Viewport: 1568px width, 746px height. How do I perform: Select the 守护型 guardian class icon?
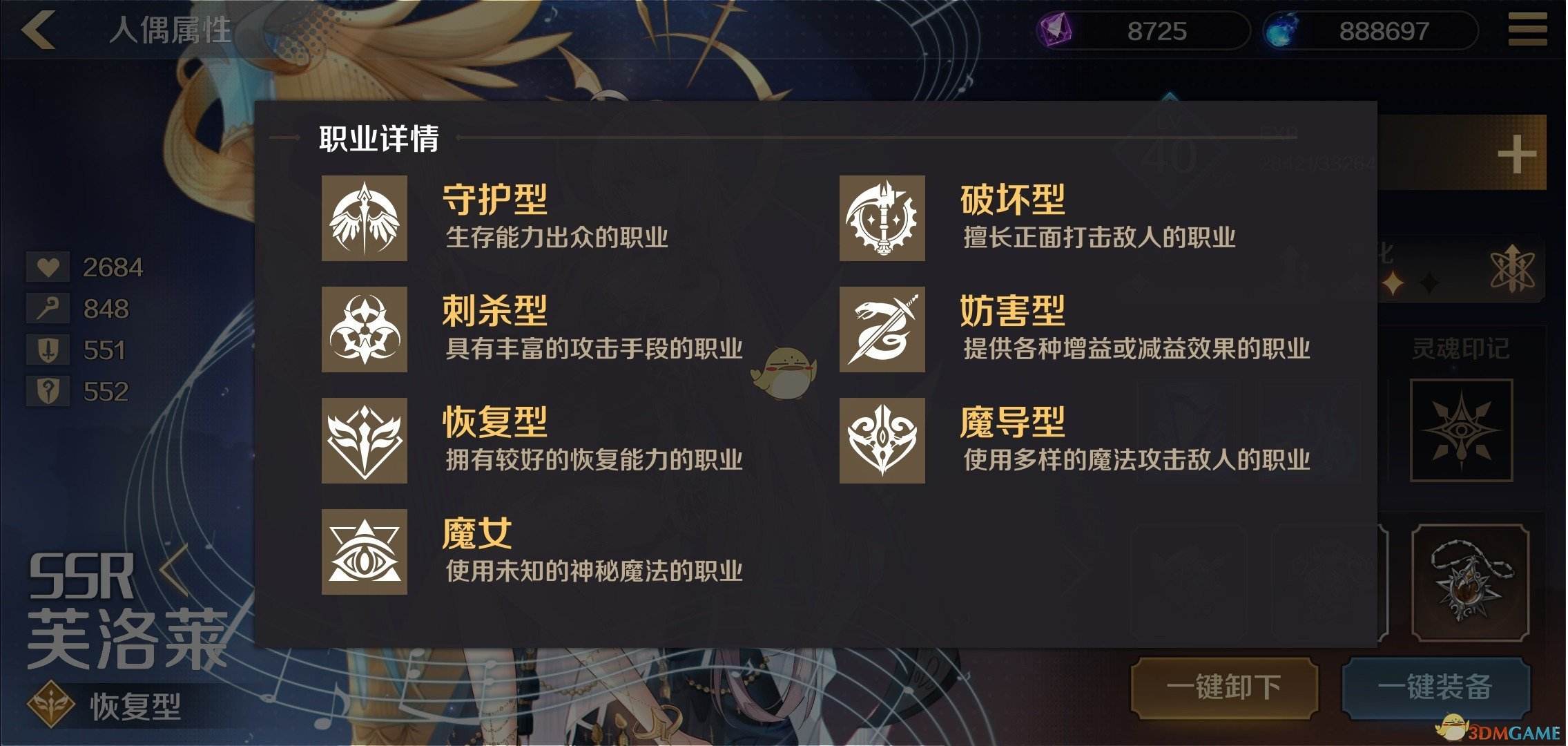364,220
